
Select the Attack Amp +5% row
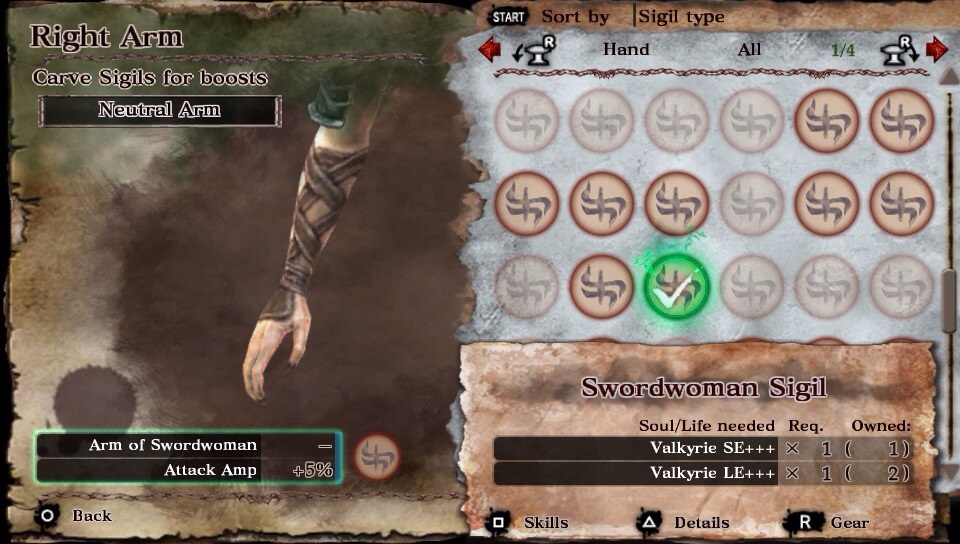click(185, 470)
